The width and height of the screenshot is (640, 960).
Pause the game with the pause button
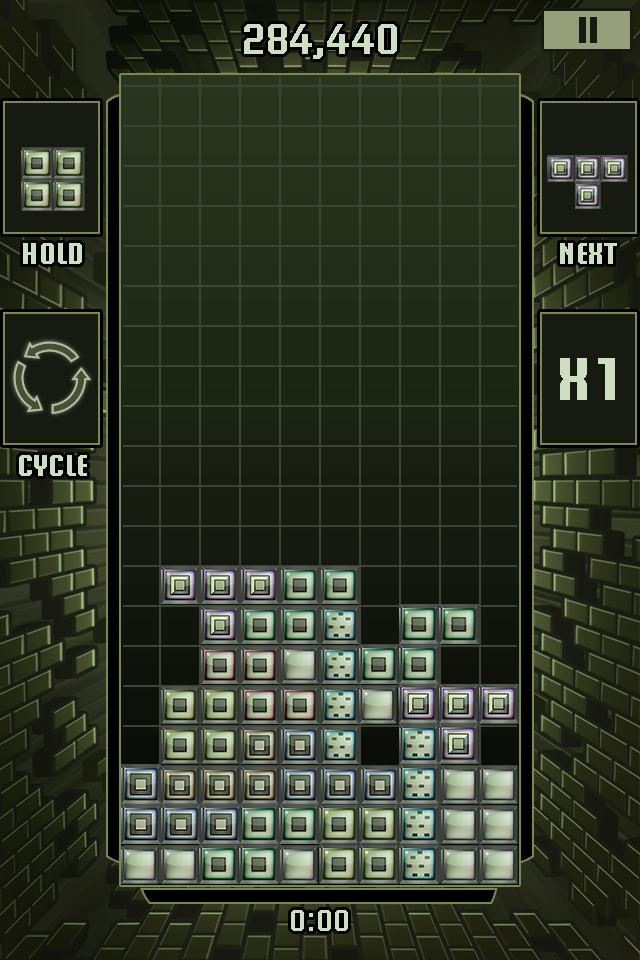coord(587,30)
